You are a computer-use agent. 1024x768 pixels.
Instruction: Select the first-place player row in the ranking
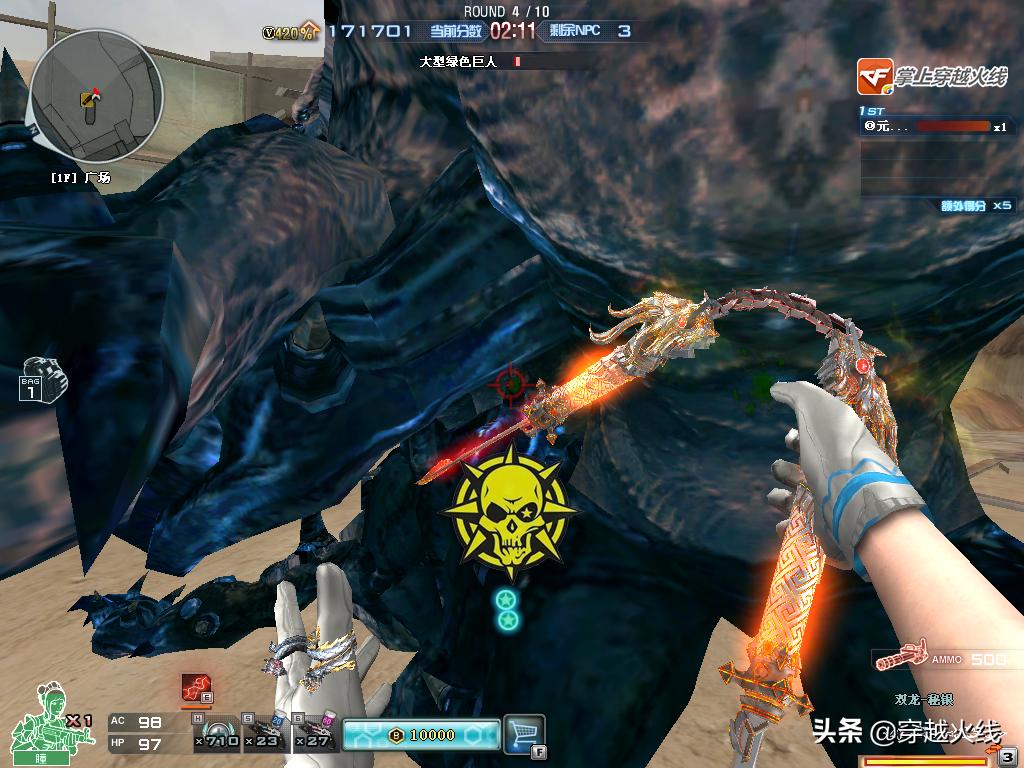[x=935, y=127]
